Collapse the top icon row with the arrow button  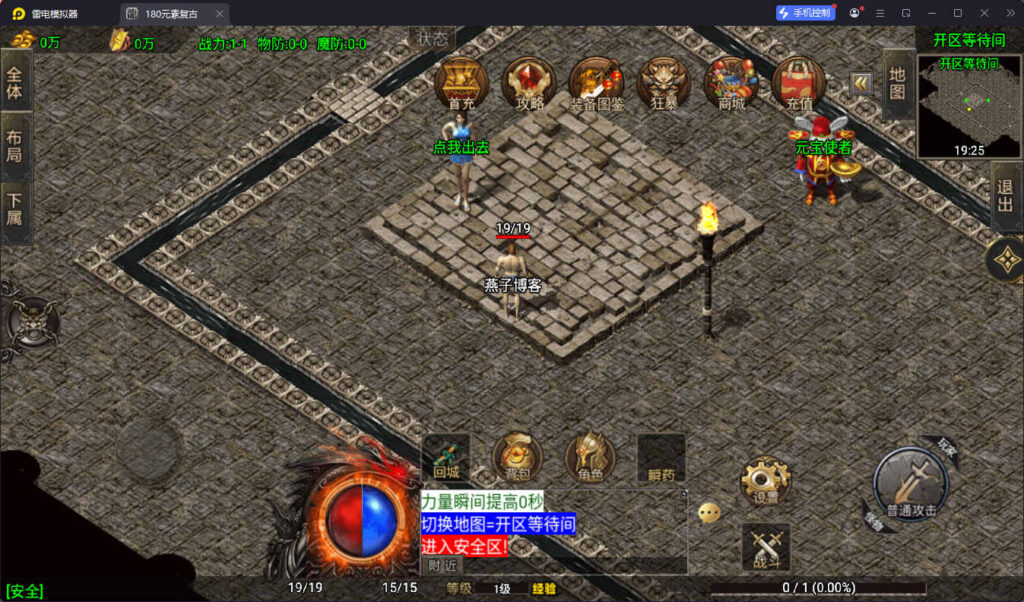(860, 84)
